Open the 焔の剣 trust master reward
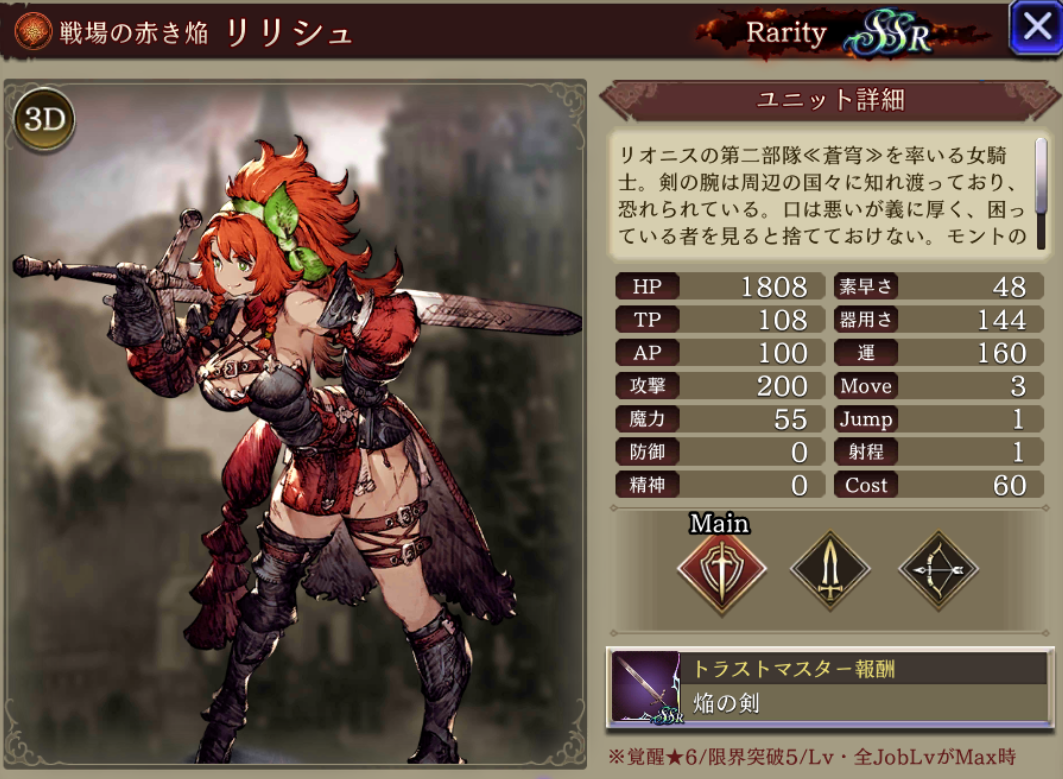Image resolution: width=1063 pixels, height=779 pixels. [829, 688]
